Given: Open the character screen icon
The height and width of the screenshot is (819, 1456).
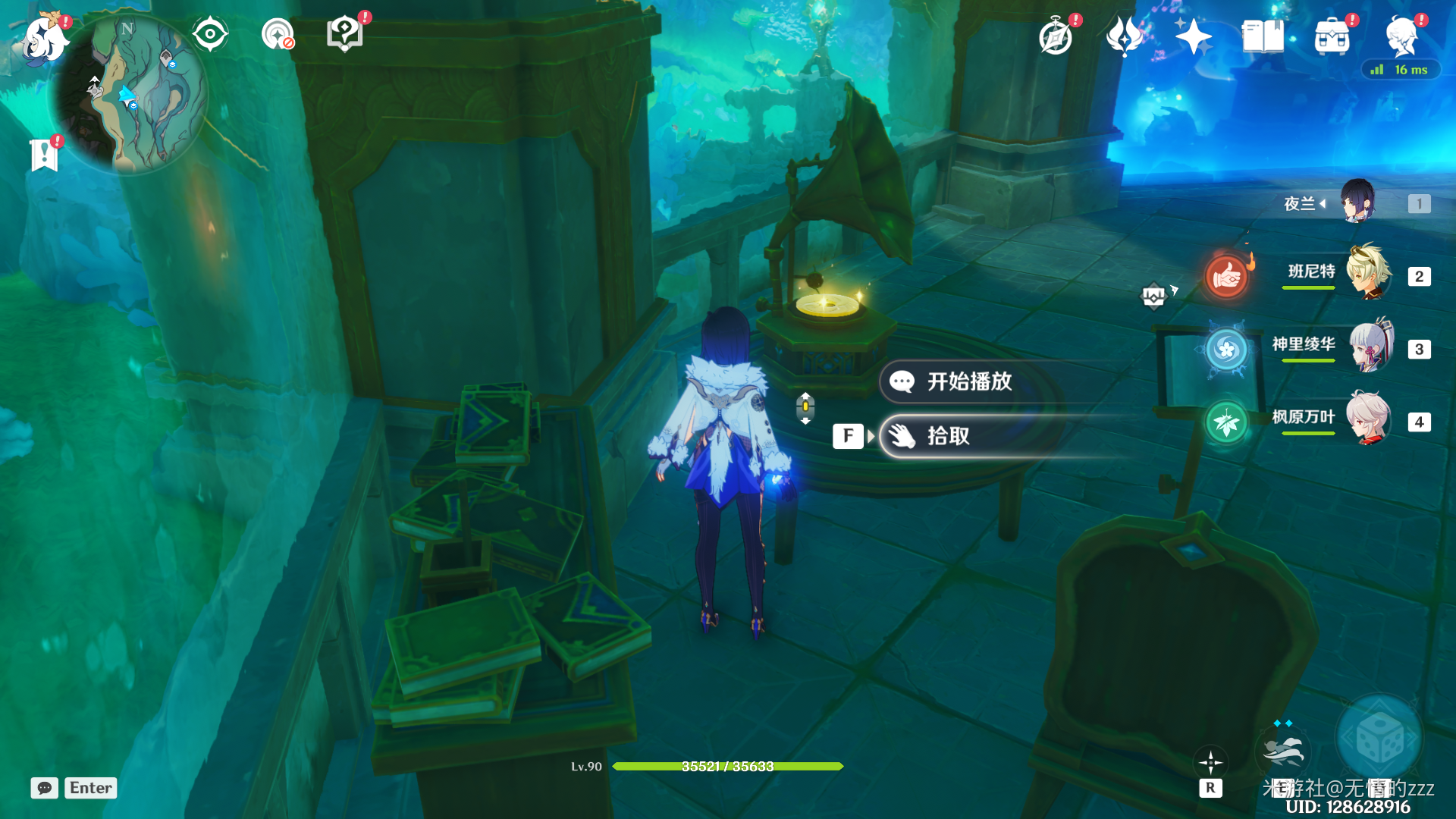Looking at the screenshot, I should tap(1401, 36).
